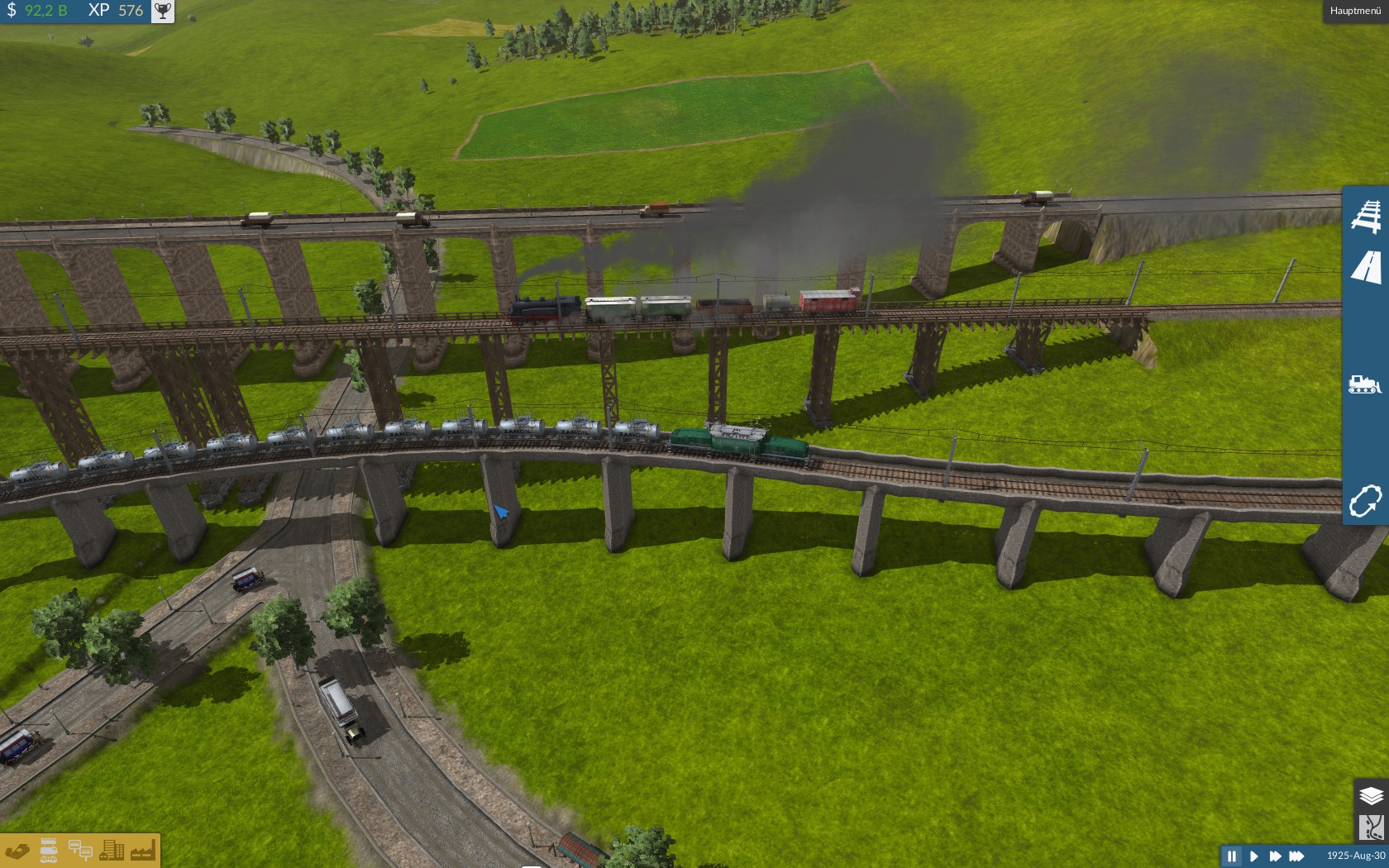
Task: Open the map layers overlay menu
Action: coord(1371,795)
